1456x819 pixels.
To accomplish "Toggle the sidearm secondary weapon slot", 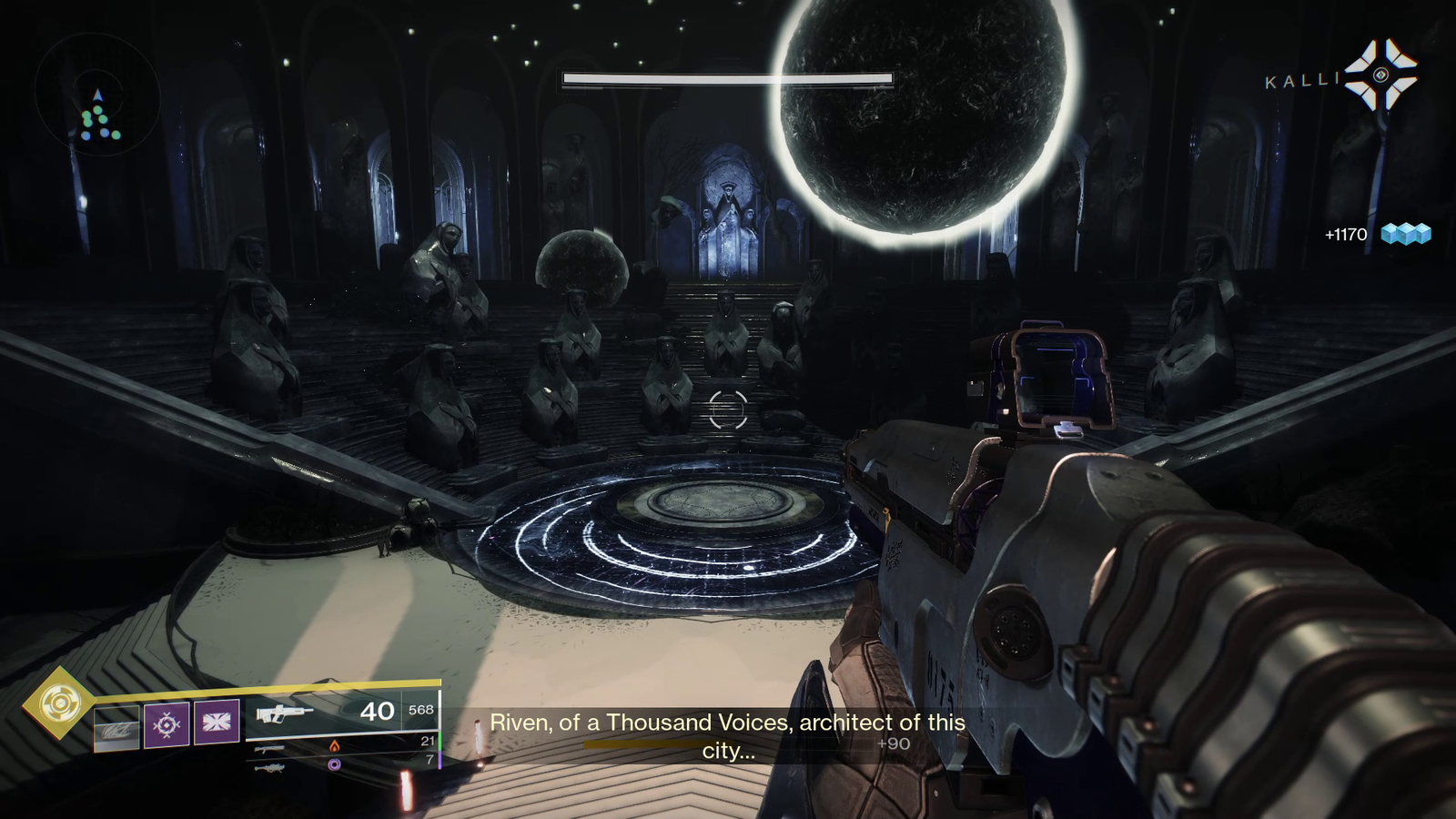I will (270, 750).
